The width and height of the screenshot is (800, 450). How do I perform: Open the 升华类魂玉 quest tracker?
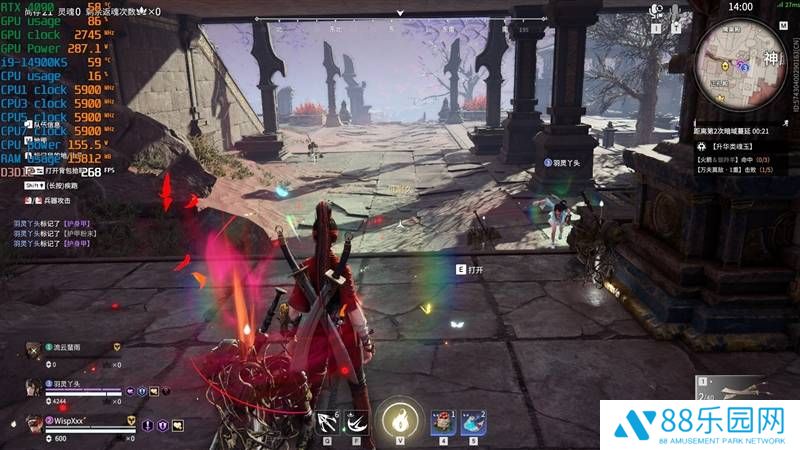click(x=722, y=146)
